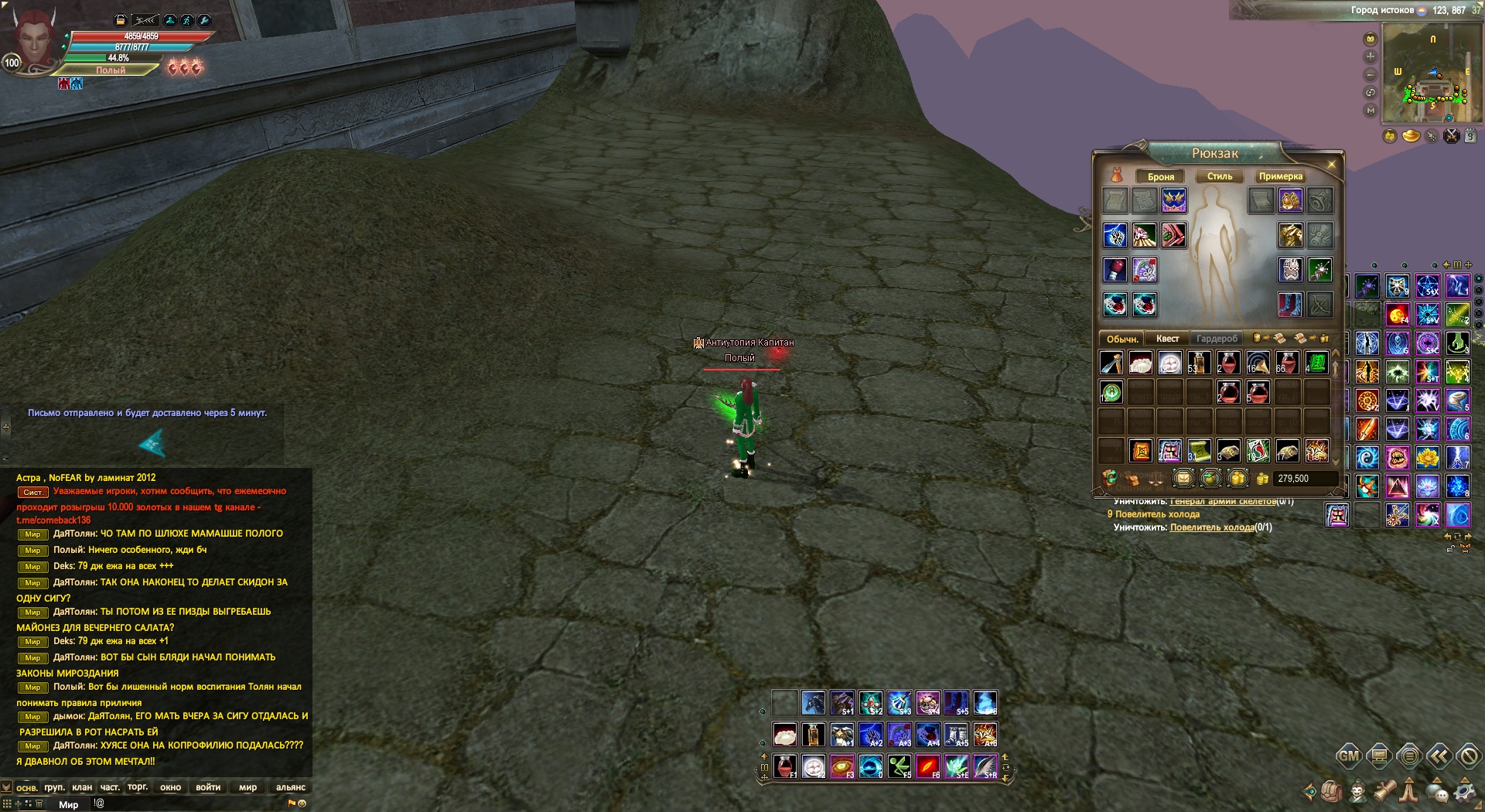Select the Квест inventory tab
1485x812 pixels.
1167,339
